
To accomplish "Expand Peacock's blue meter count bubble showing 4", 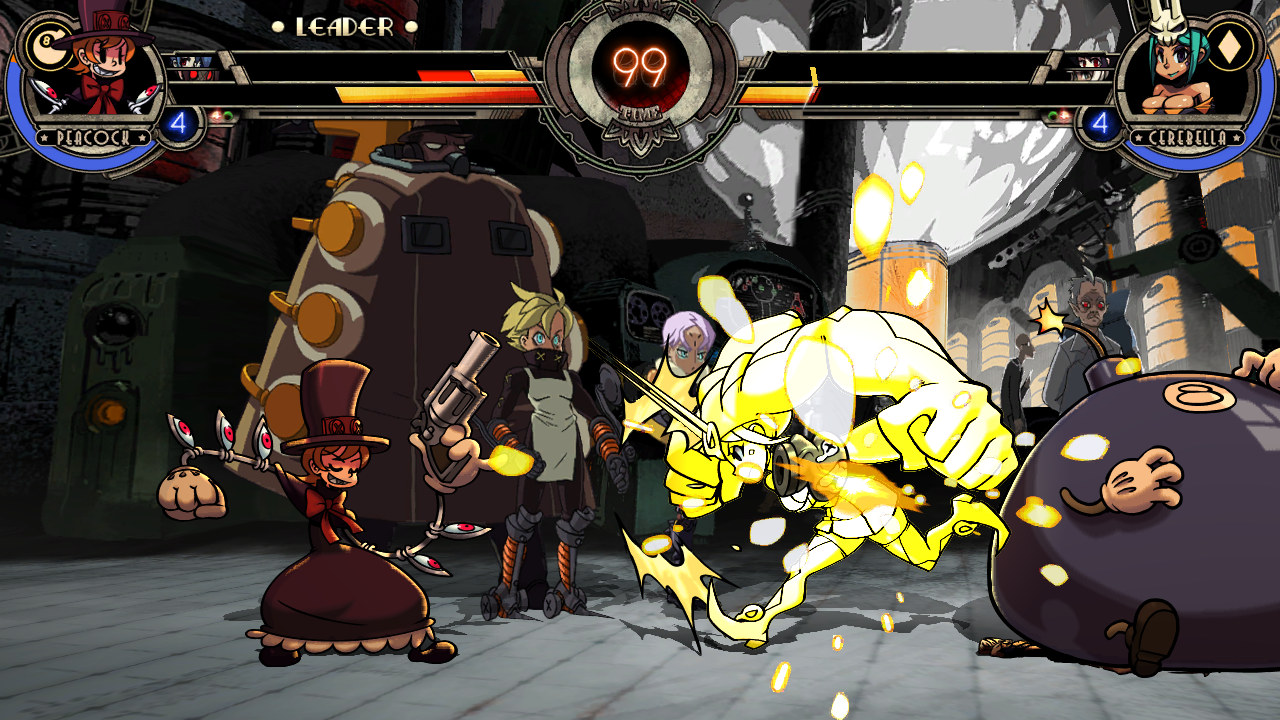I will tap(178, 121).
